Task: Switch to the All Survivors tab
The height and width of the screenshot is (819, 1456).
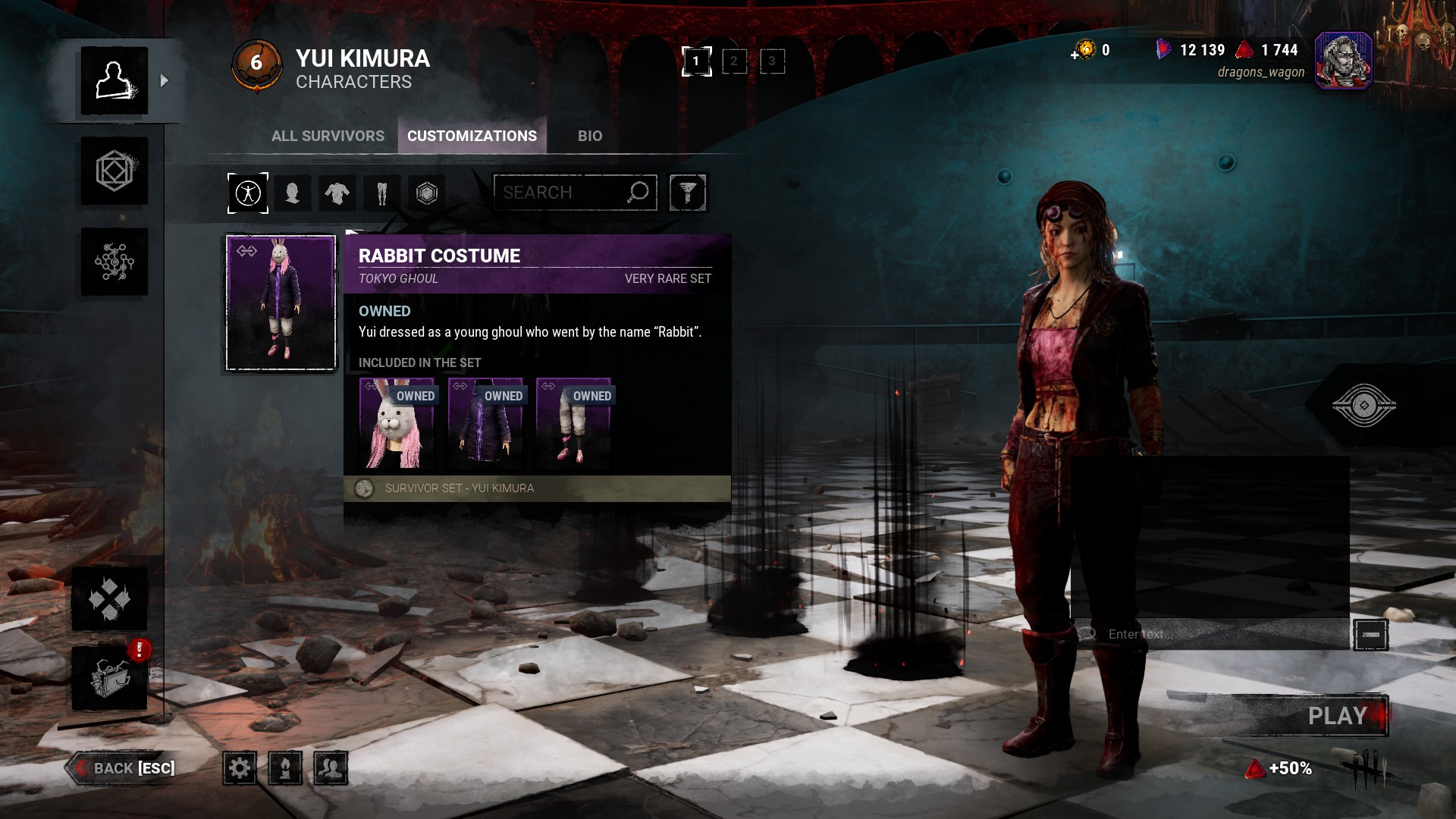Action: click(328, 136)
